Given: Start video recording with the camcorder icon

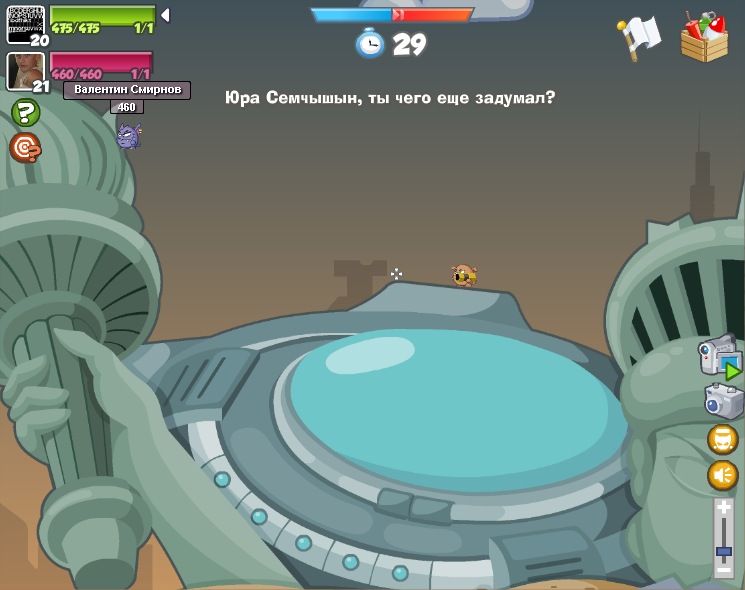Looking at the screenshot, I should tap(720, 357).
